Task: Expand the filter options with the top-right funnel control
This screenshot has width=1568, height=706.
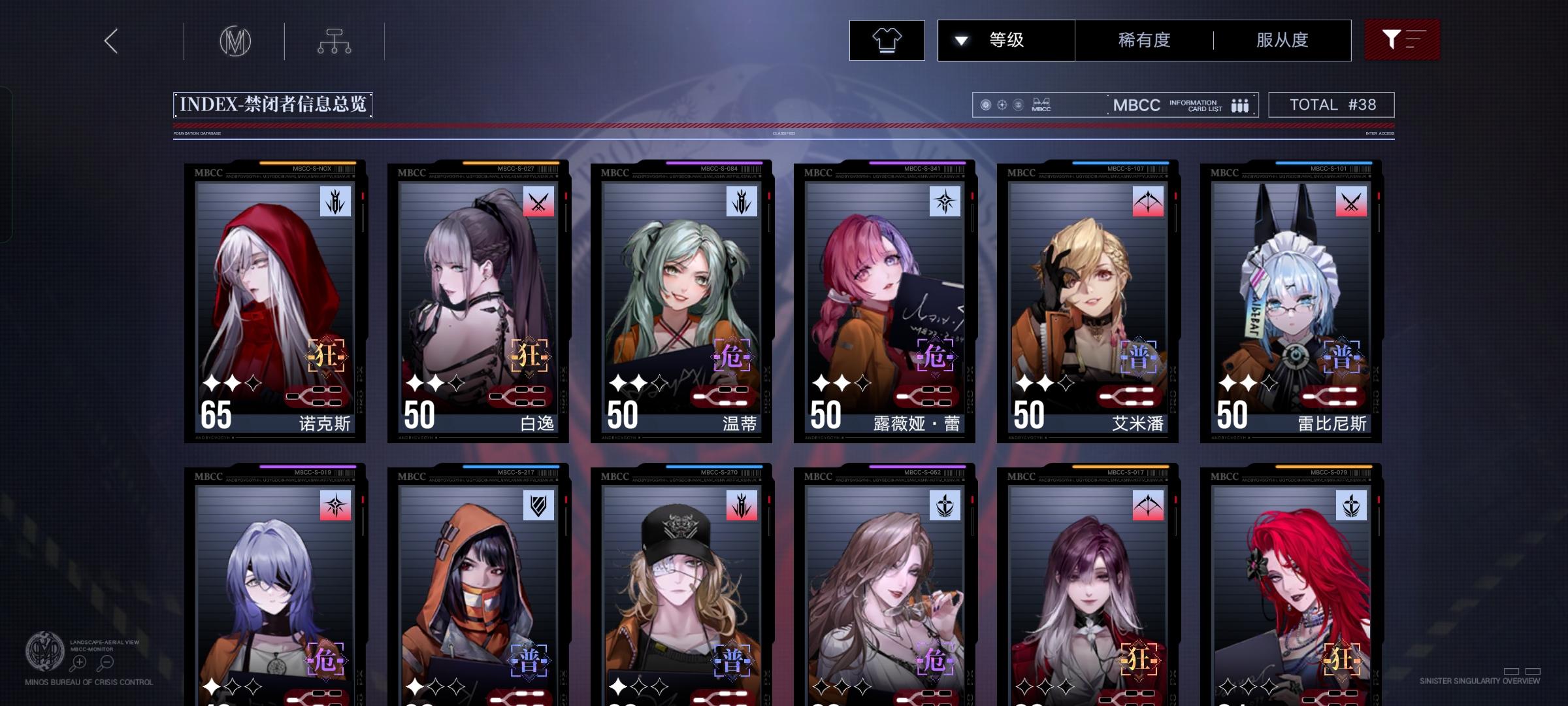Action: [x=1402, y=39]
